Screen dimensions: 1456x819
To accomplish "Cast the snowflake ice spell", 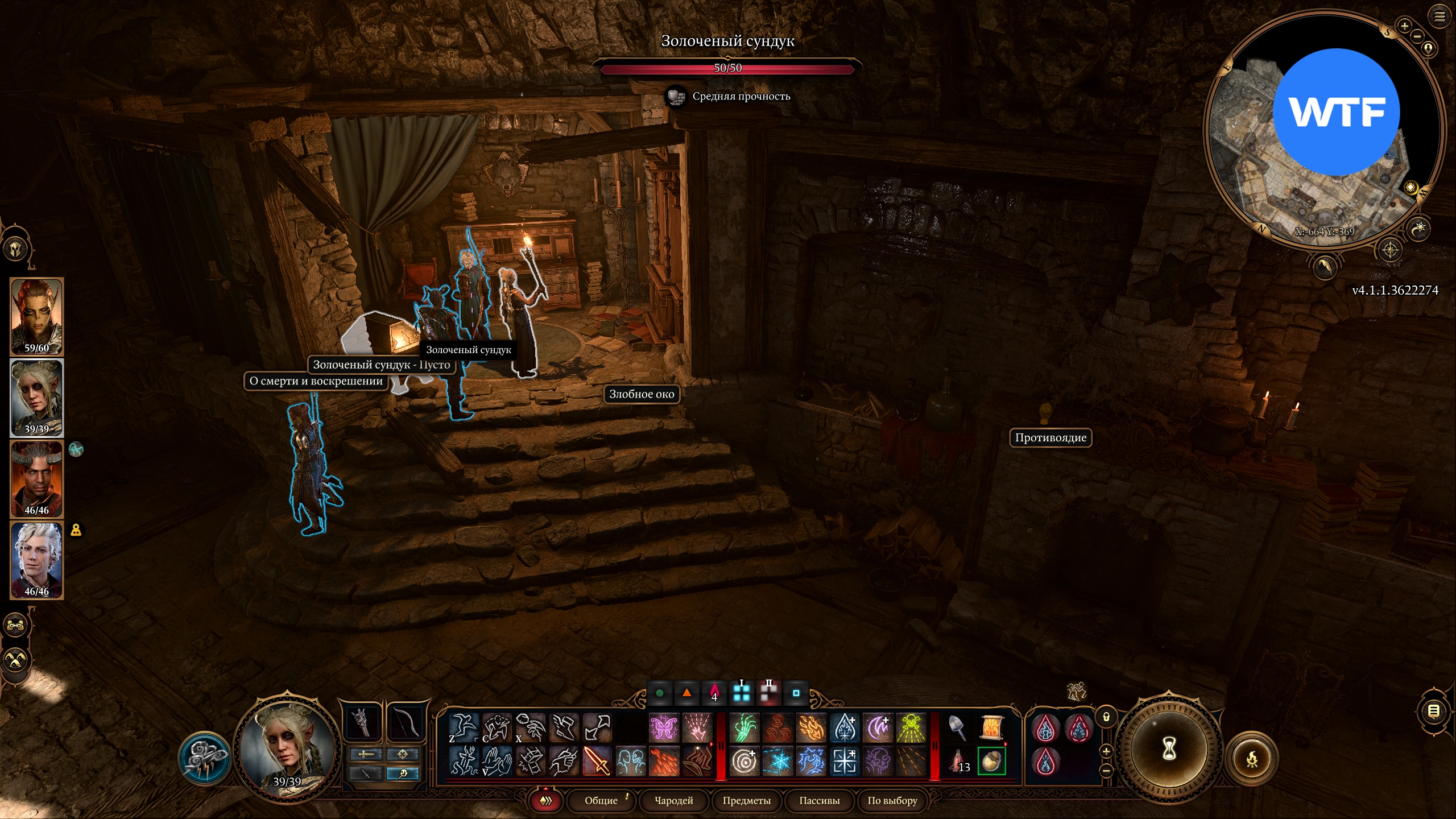I will pos(777,761).
